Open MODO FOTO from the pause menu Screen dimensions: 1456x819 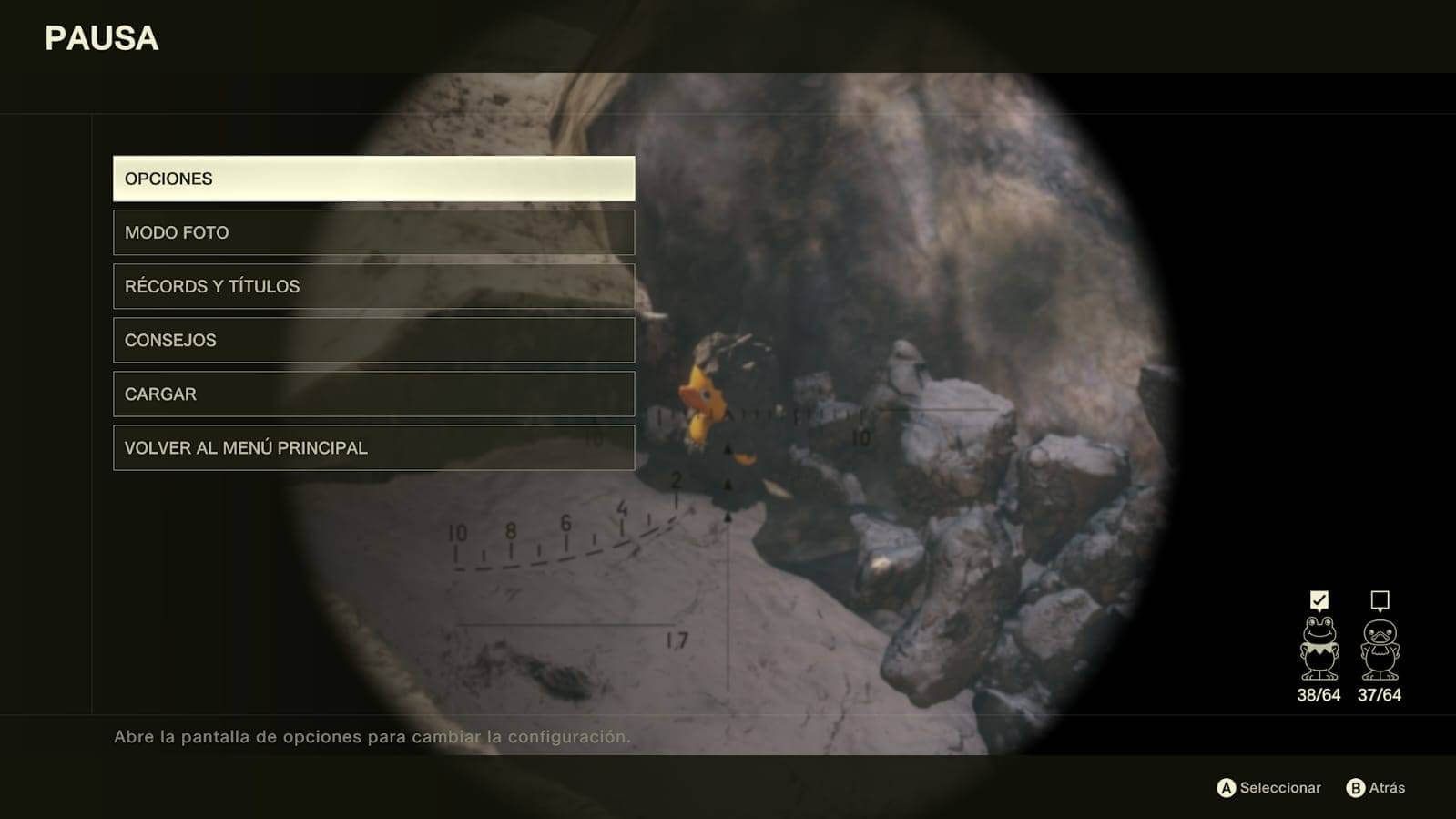point(373,232)
